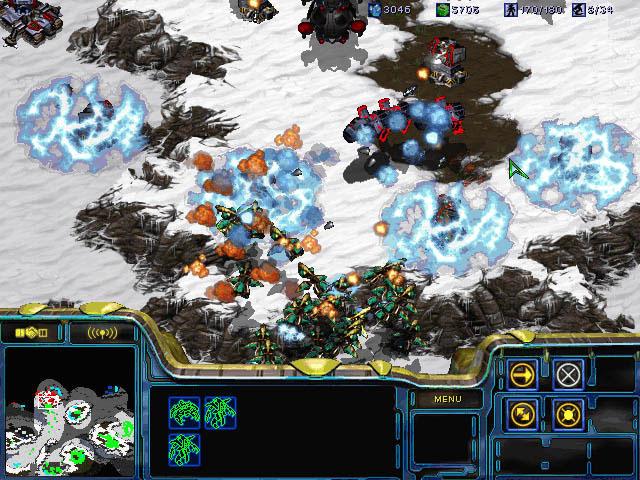Click the signal-wave messaging button above minimap

tap(101, 332)
